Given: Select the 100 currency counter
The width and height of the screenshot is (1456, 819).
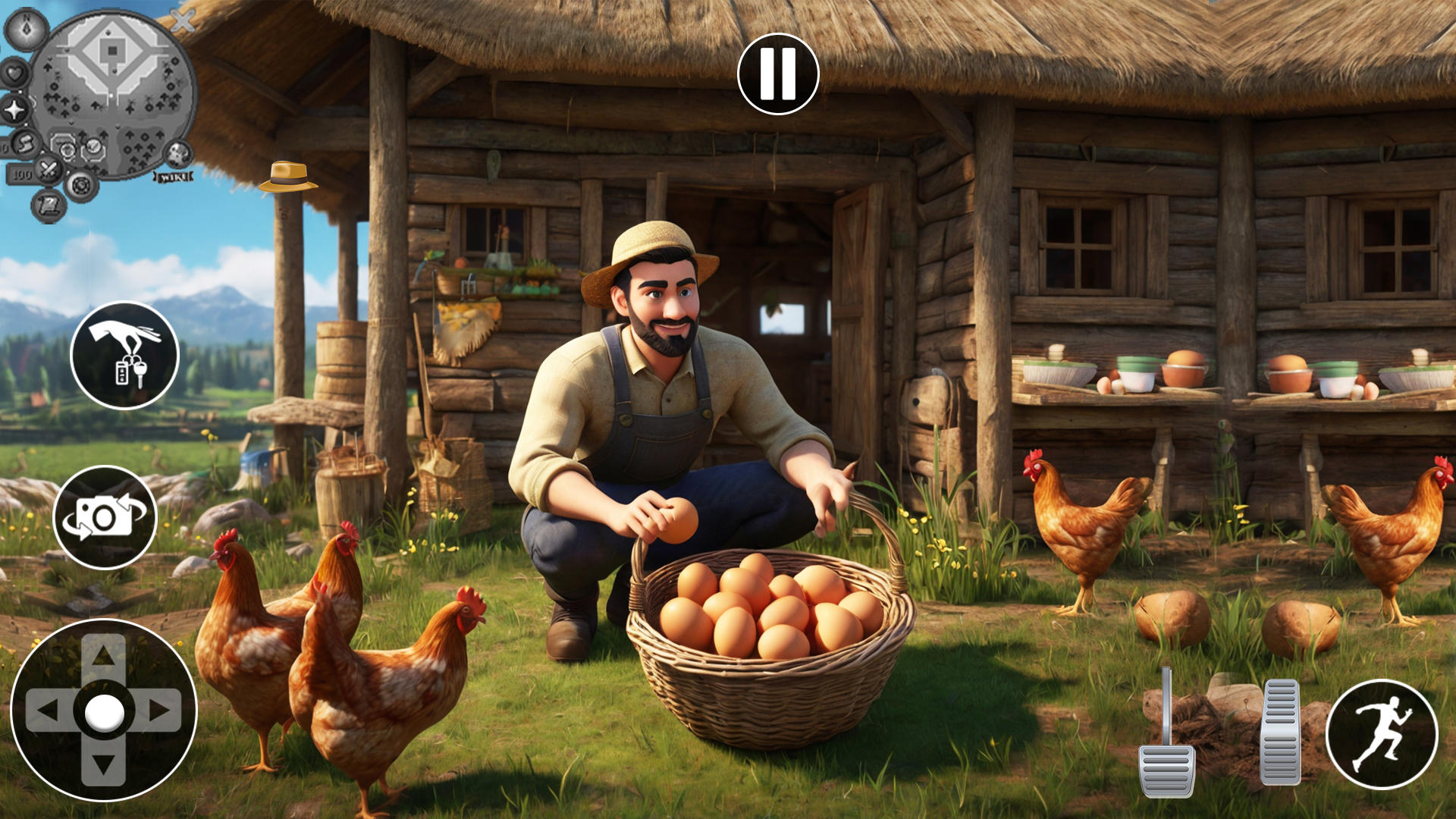Looking at the screenshot, I should 24,174.
